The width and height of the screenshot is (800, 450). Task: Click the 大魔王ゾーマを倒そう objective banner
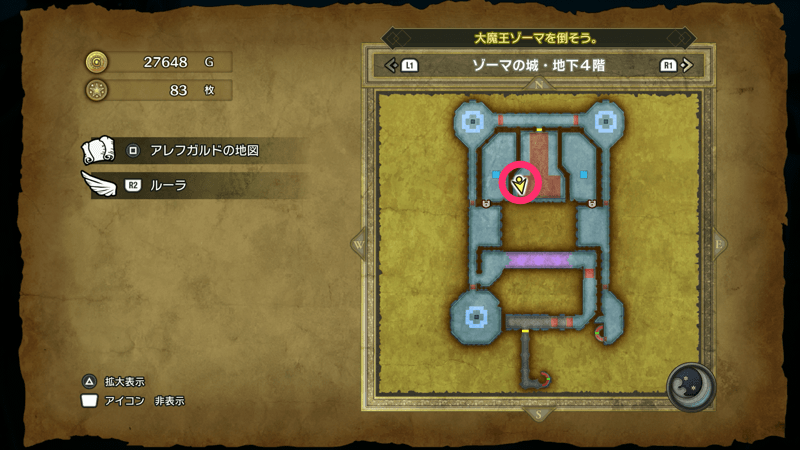(x=538, y=38)
